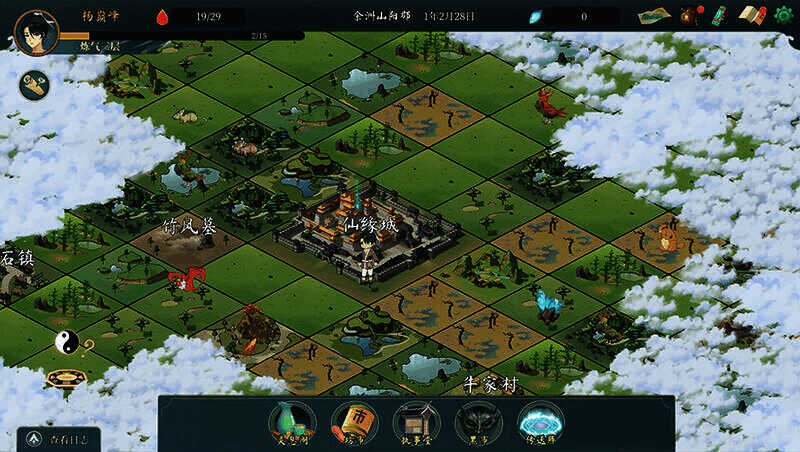Select the 访凤墓 tomb location

pos(190,228)
